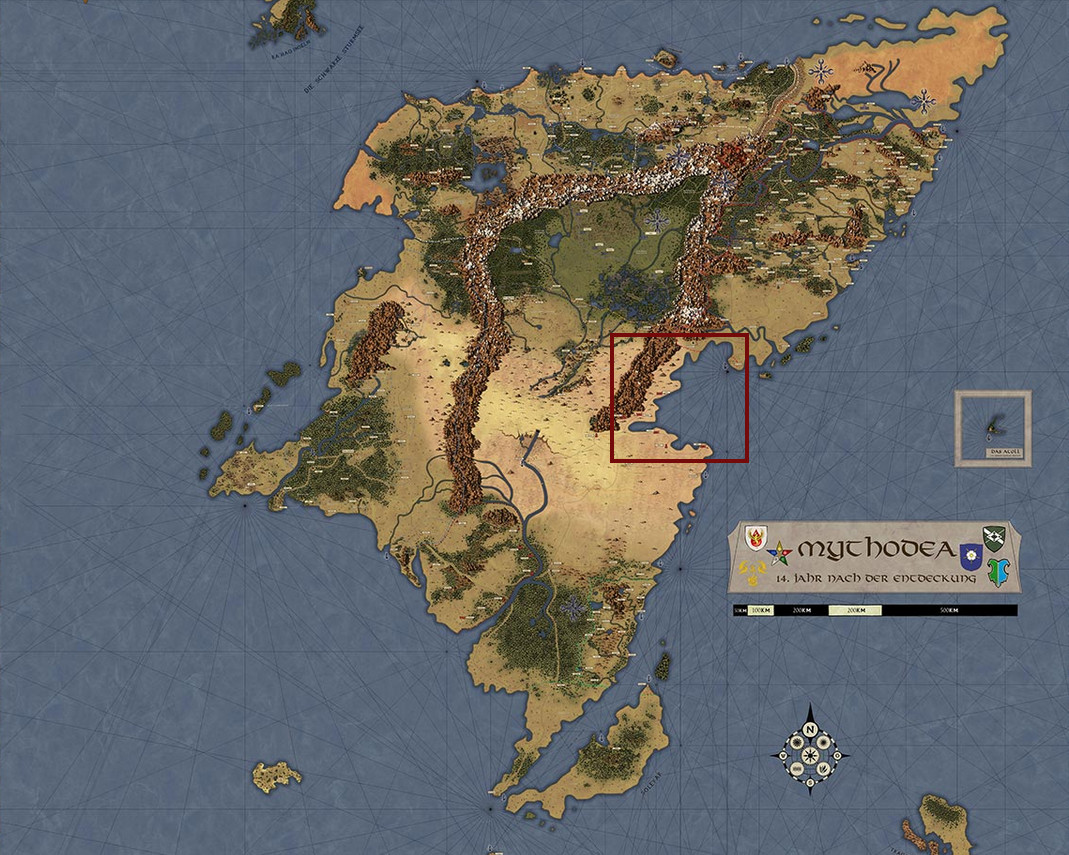
Task: Pick the dark green shield crest
Action: [993, 537]
